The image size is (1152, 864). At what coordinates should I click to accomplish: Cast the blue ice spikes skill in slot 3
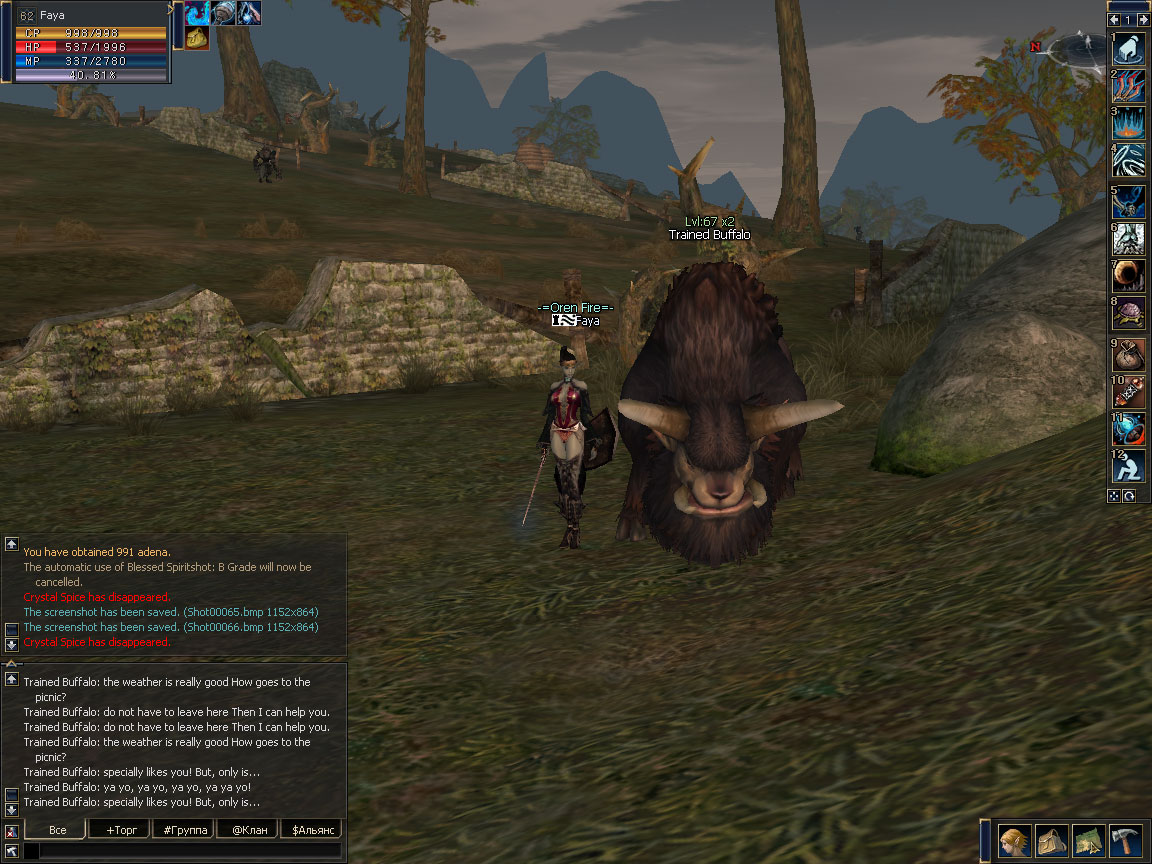(x=1130, y=123)
